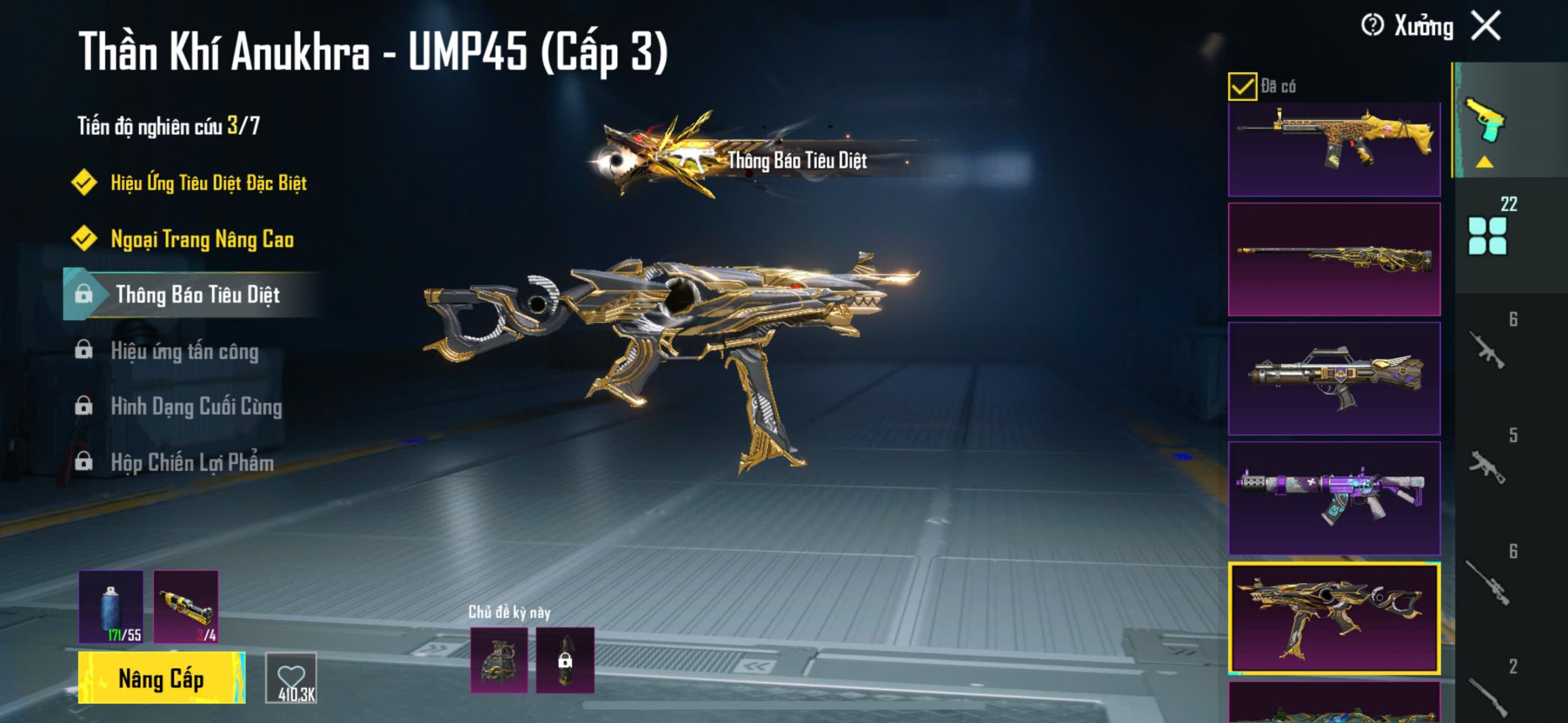This screenshot has height=723, width=1568.
Task: Select the Thông Báo Tiêu Diệt entry
Action: click(x=197, y=294)
